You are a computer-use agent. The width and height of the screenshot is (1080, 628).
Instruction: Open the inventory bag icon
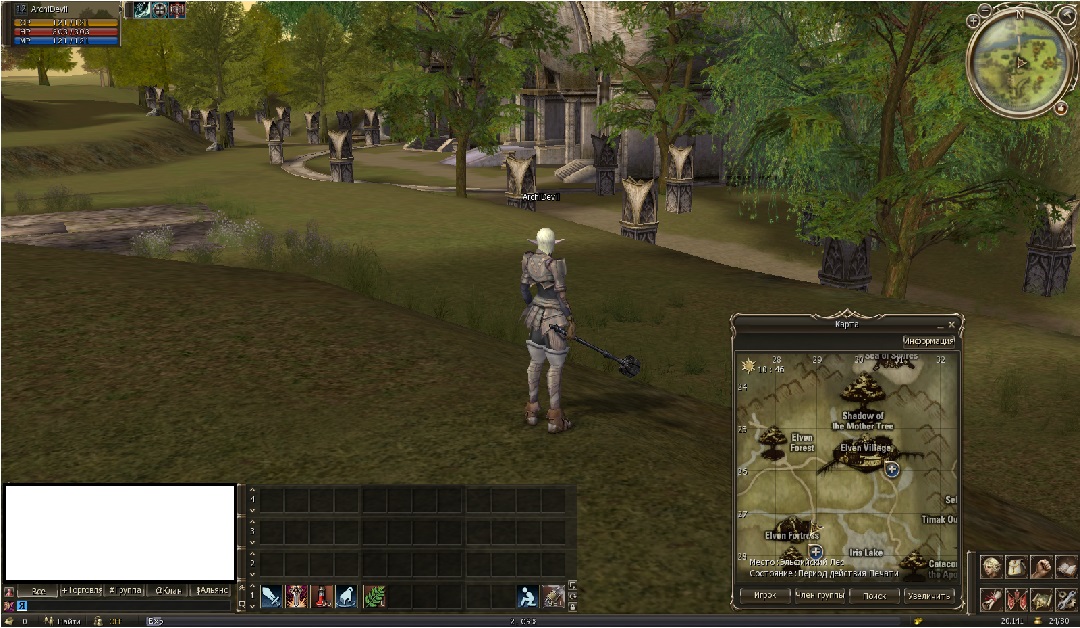click(1016, 567)
